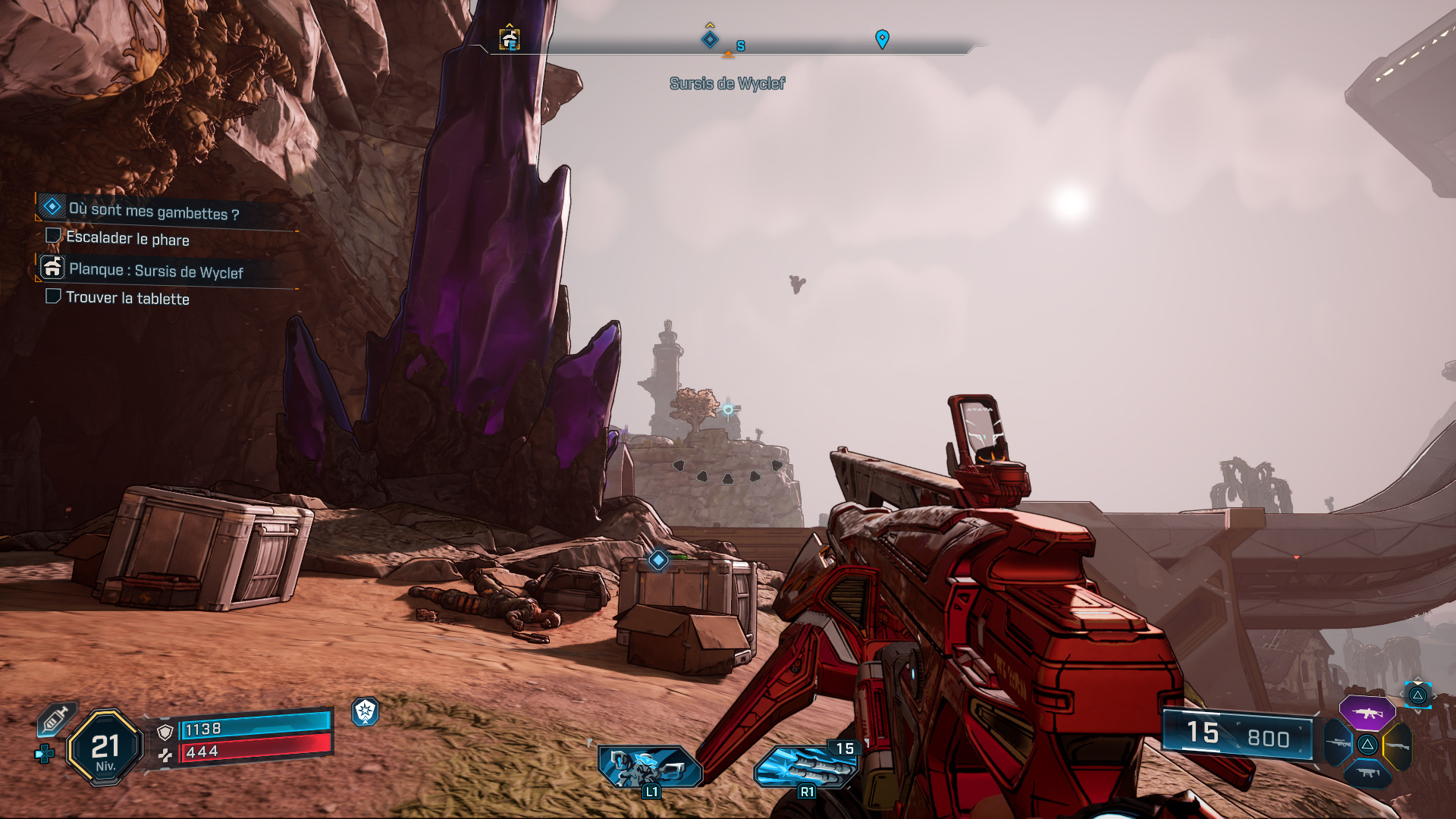
Task: Click the Sursis de Wyclef location title
Action: click(726, 83)
